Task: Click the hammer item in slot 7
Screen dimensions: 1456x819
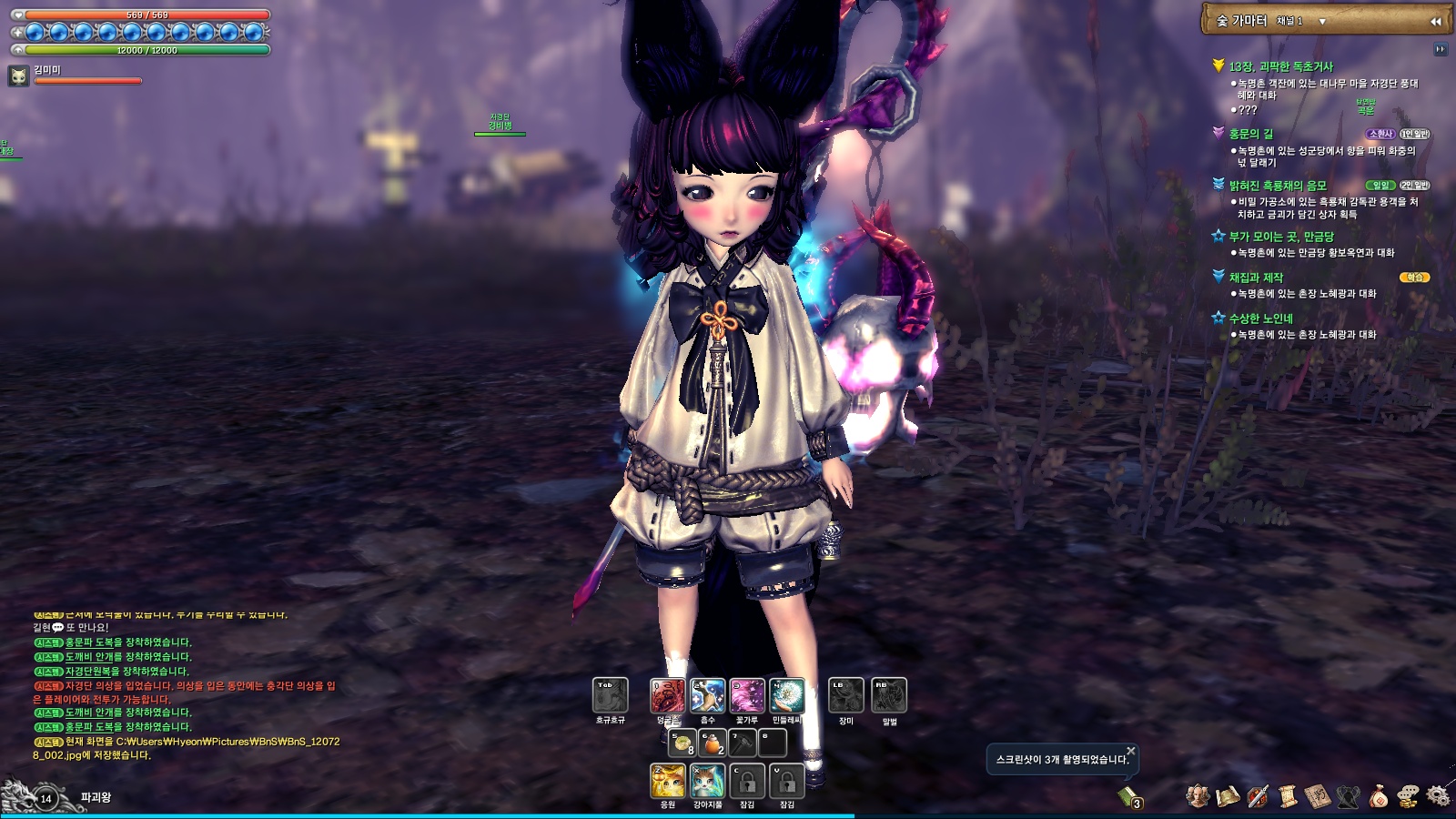Action: coord(743,742)
